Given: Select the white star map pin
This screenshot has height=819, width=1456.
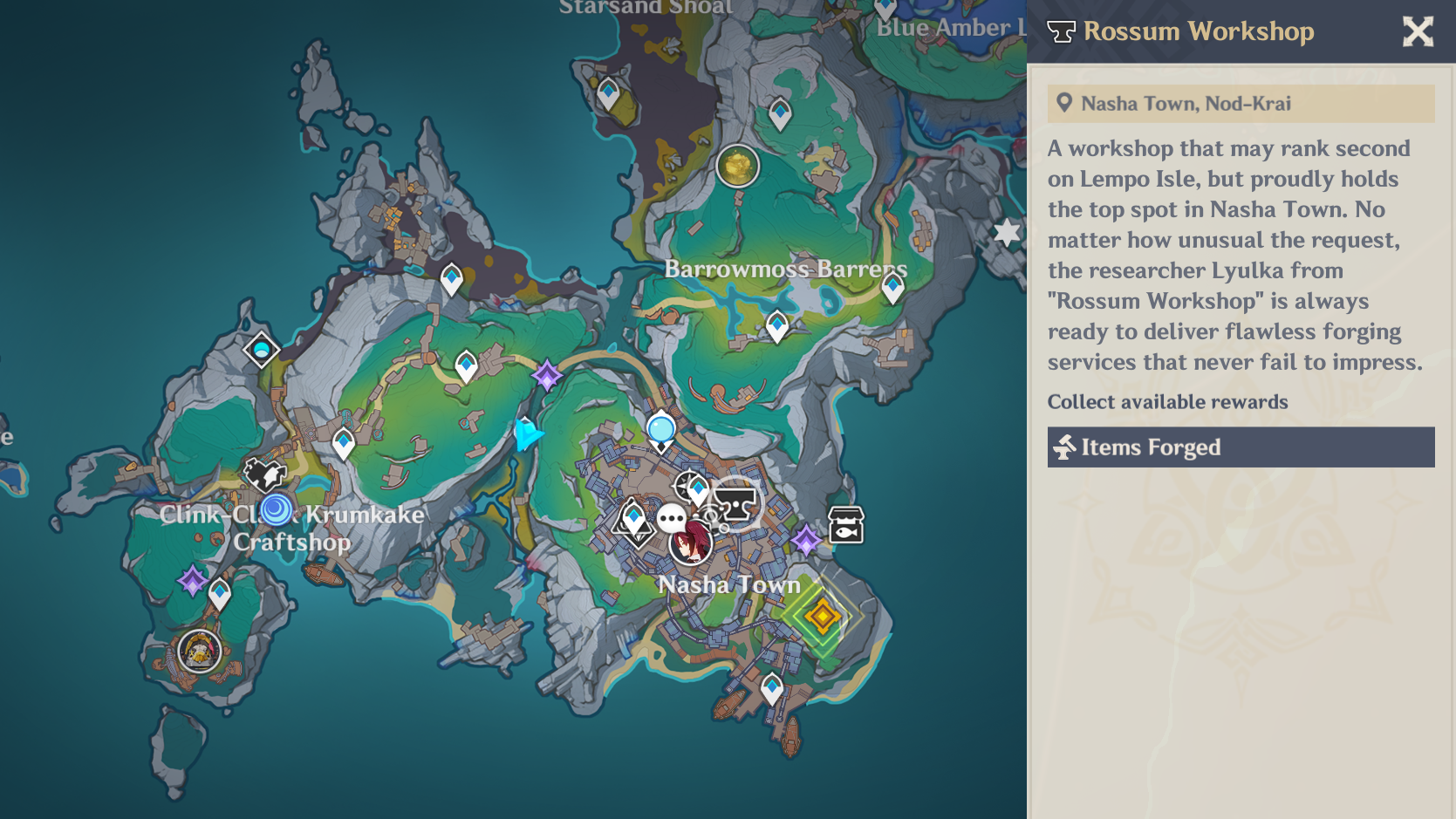Looking at the screenshot, I should tap(1007, 233).
